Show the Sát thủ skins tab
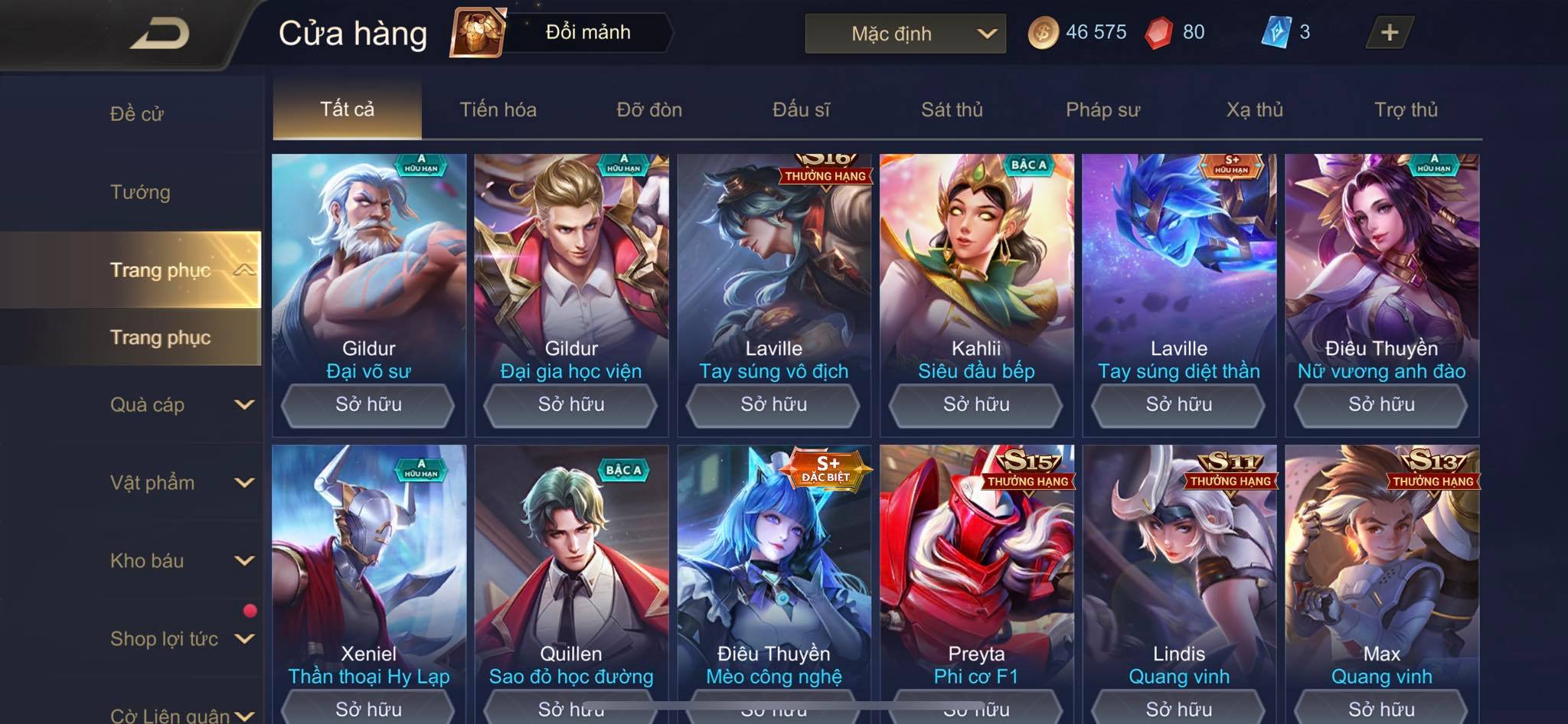1568x724 pixels. 952,109
